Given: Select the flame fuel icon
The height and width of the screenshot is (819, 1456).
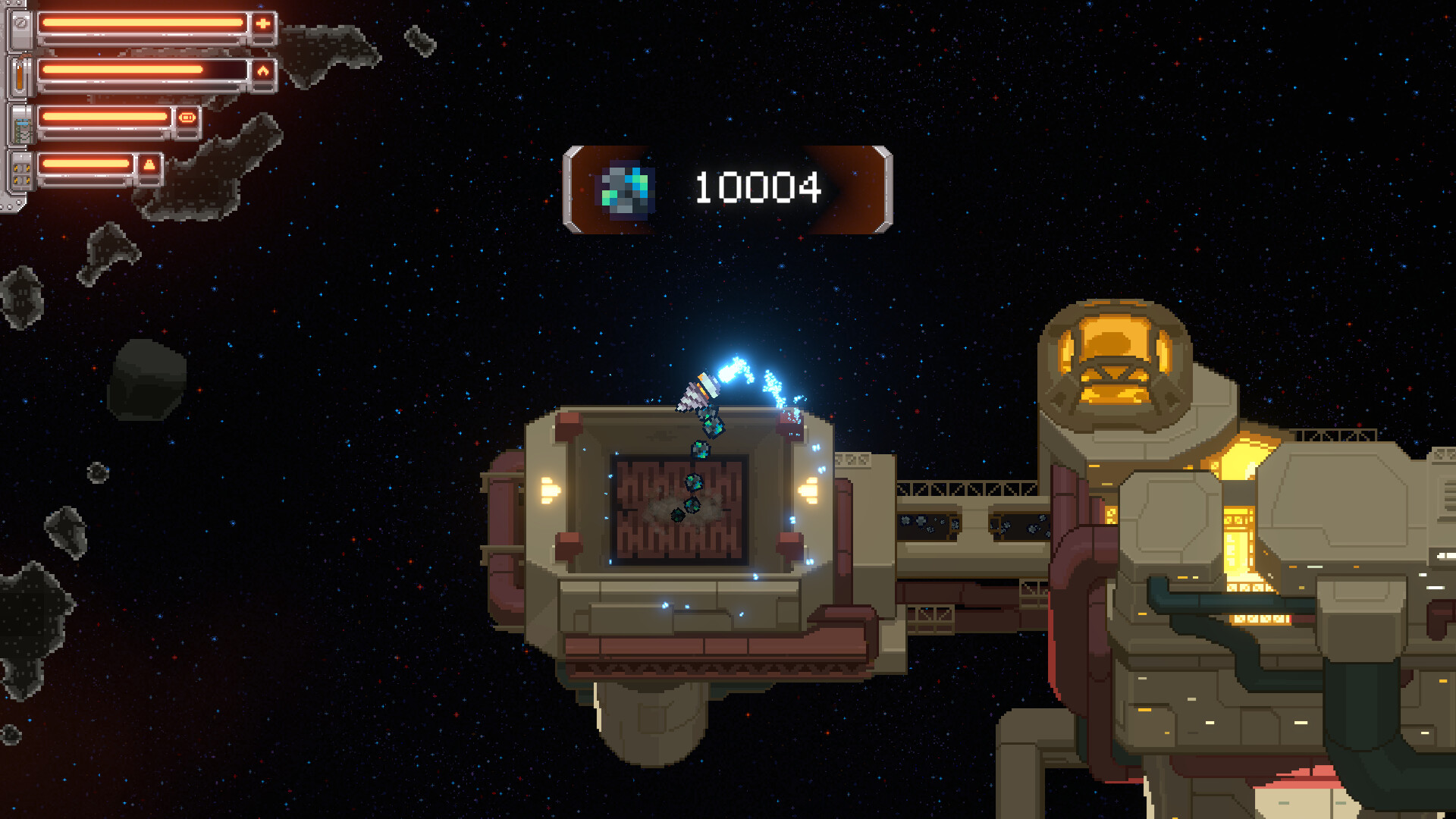Looking at the screenshot, I should click(262, 71).
